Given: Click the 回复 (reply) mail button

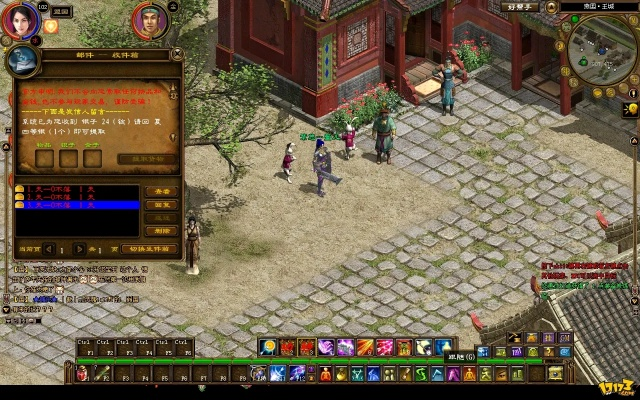Looking at the screenshot, I should pos(160,203).
